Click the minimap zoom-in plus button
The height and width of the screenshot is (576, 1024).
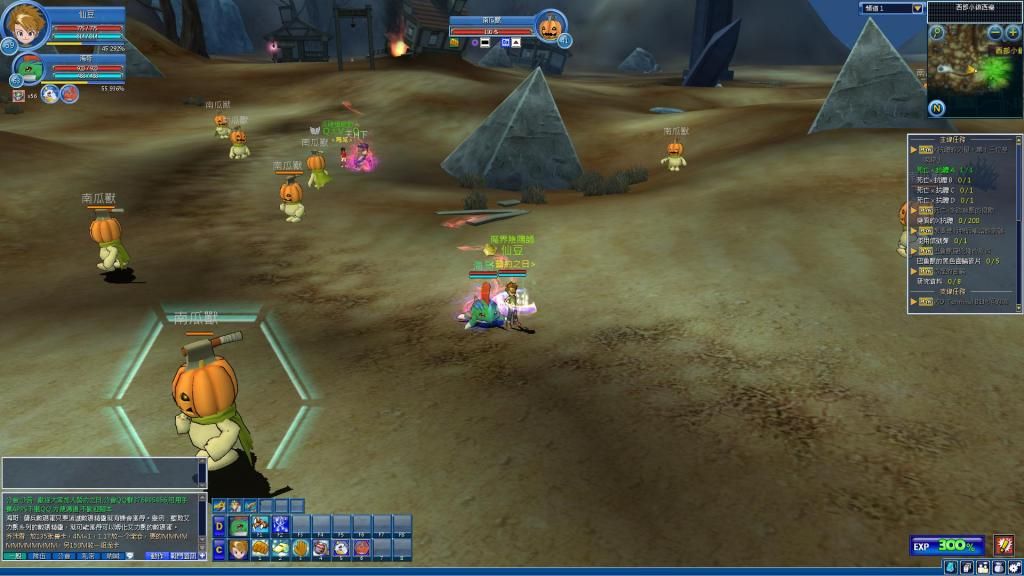(1013, 32)
